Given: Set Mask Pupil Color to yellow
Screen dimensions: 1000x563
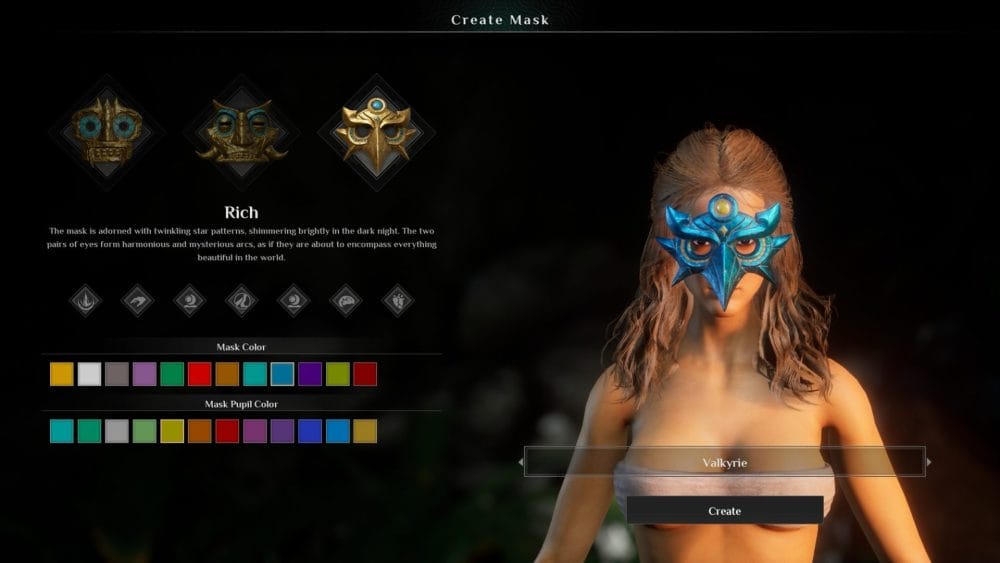Looking at the screenshot, I should 172,431.
